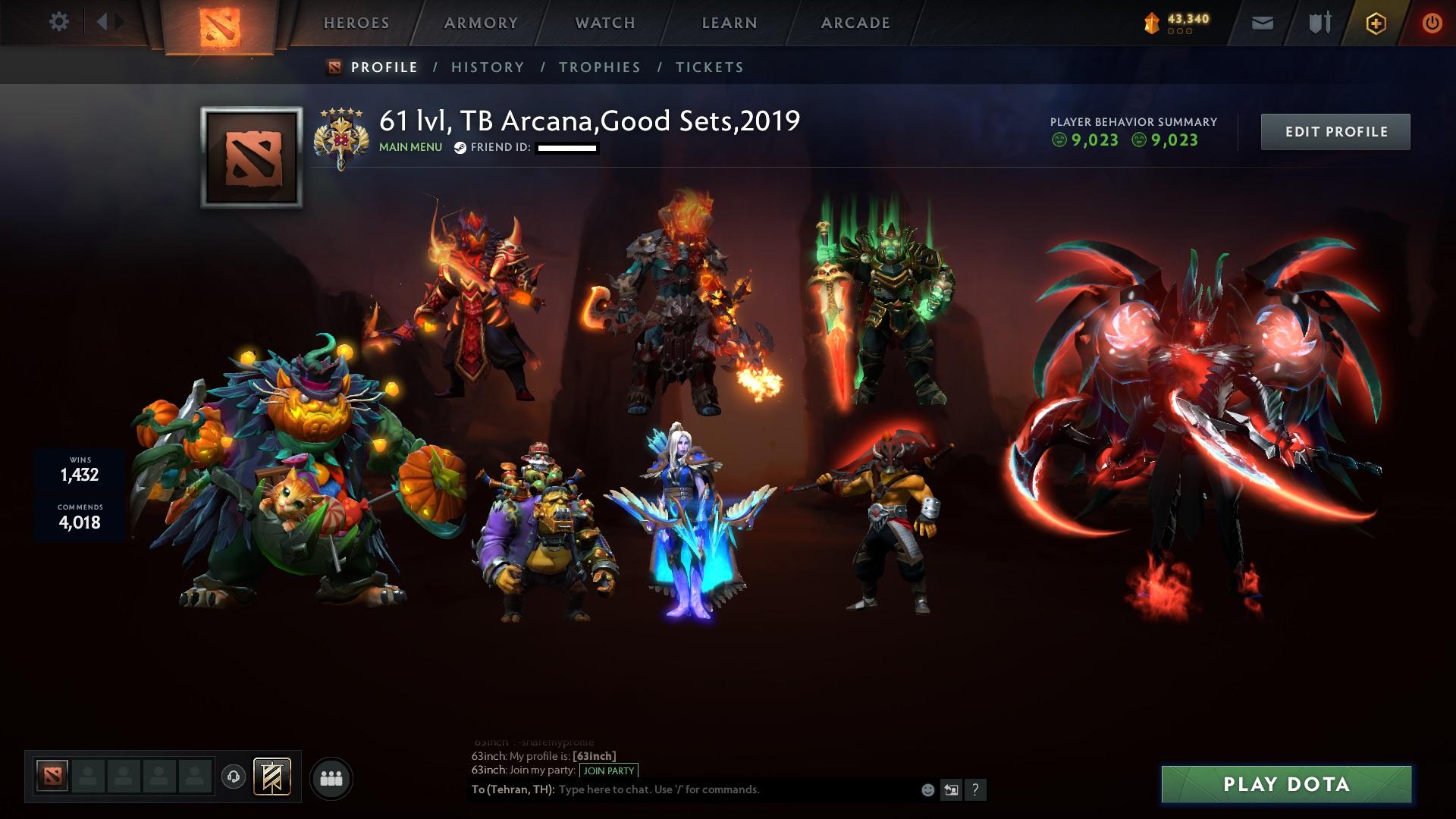Viewport: 1456px width, 819px height.
Task: Open the settings gear icon
Action: click(59, 22)
